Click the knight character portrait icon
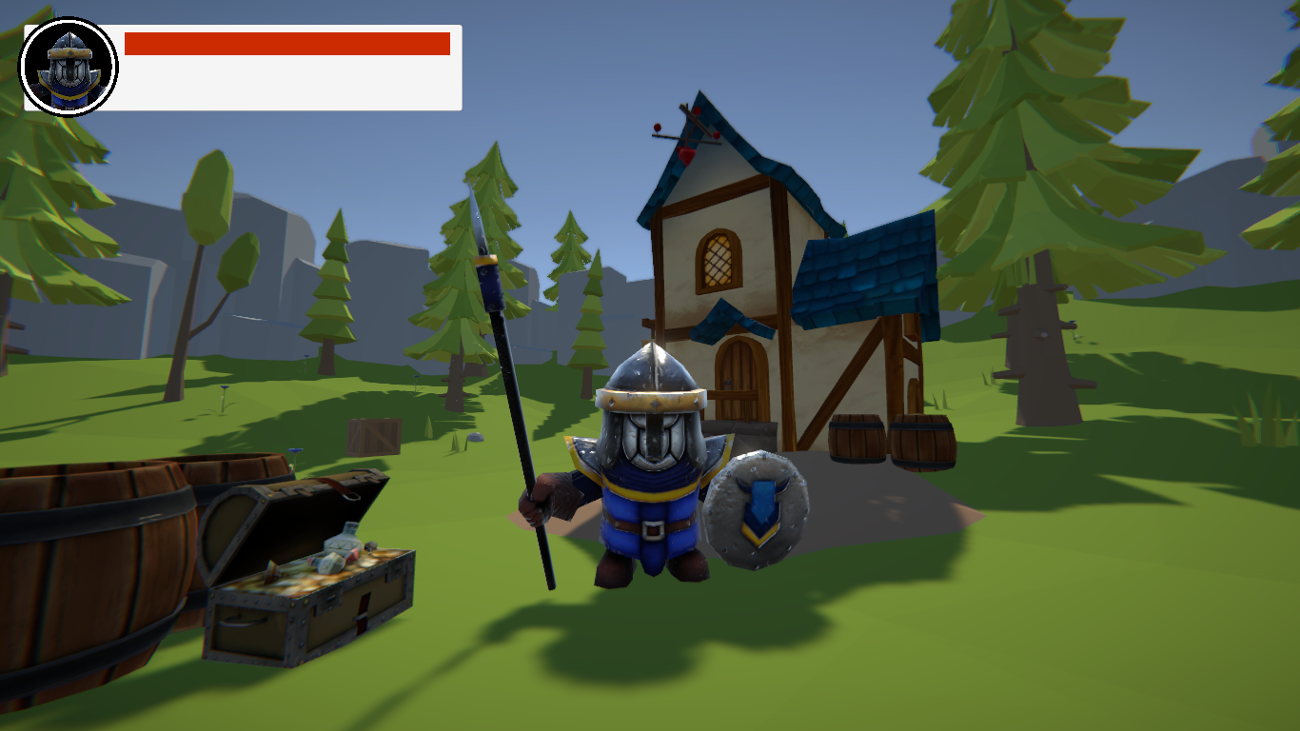This screenshot has width=1300, height=731. (69, 67)
